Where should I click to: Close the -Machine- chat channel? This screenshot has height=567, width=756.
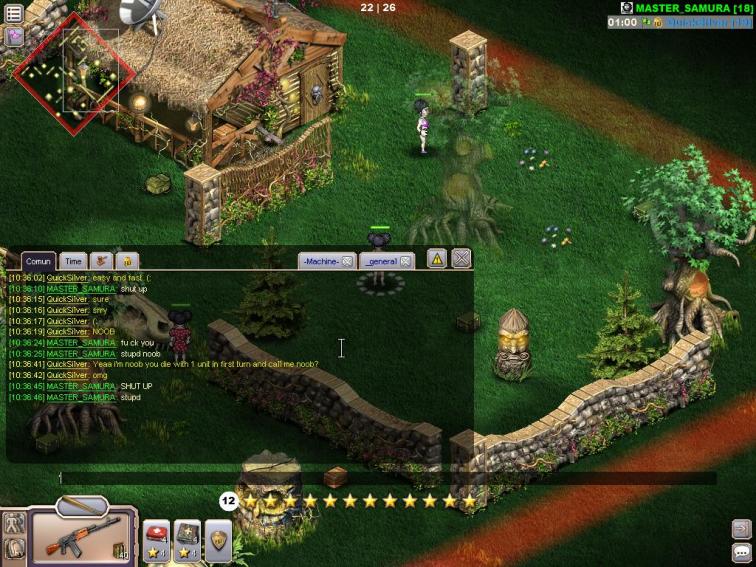pyautogui.click(x=347, y=261)
